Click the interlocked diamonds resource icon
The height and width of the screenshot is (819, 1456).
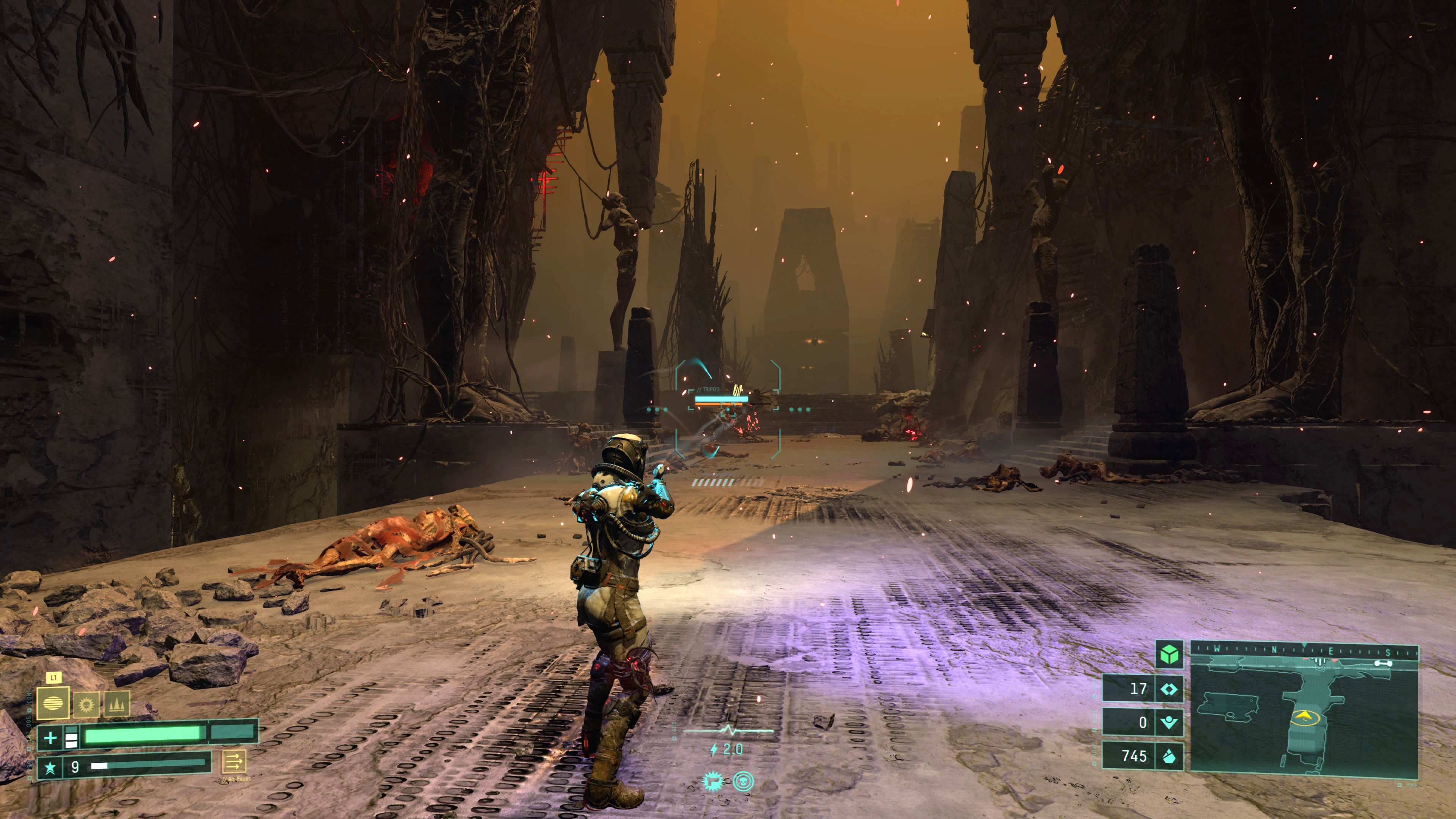1169,689
